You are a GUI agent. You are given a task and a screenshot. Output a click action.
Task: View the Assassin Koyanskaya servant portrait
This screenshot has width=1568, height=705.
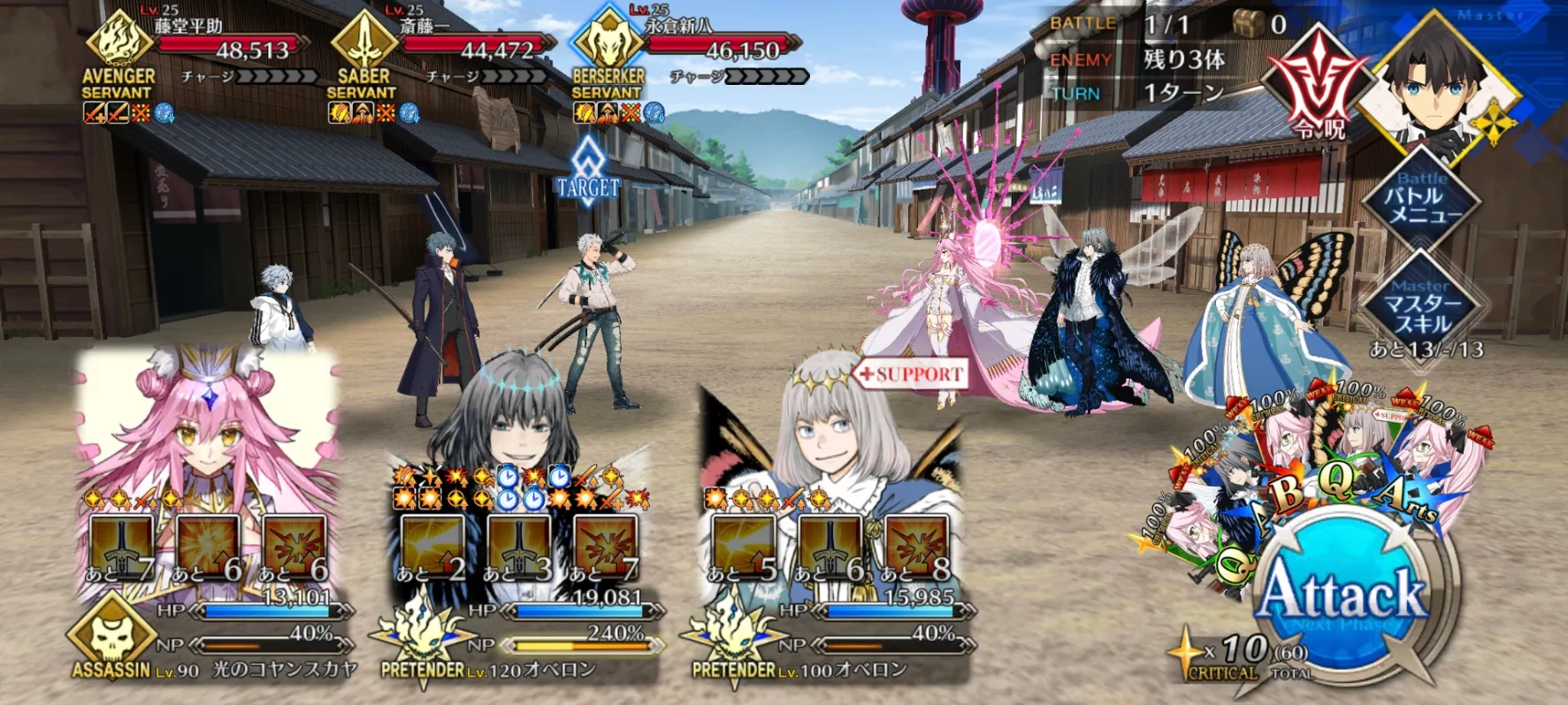click(x=208, y=425)
